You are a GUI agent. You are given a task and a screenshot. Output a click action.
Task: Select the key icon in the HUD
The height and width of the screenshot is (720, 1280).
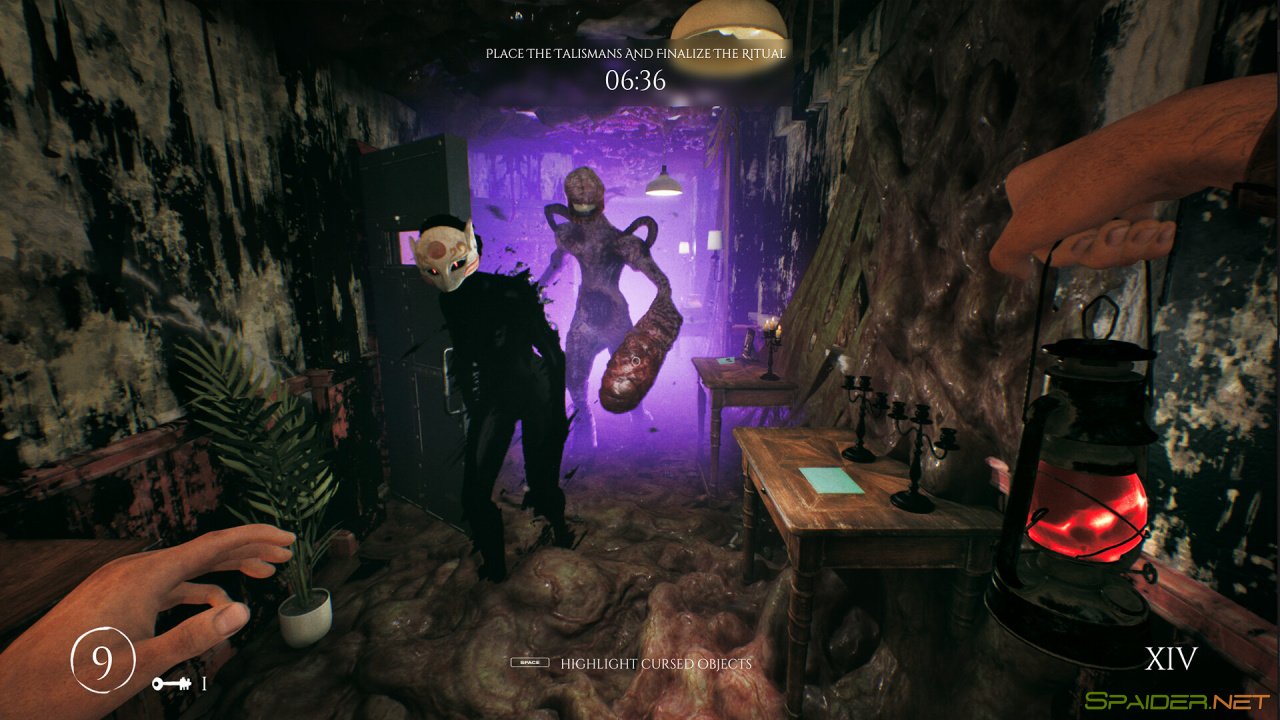pos(172,684)
